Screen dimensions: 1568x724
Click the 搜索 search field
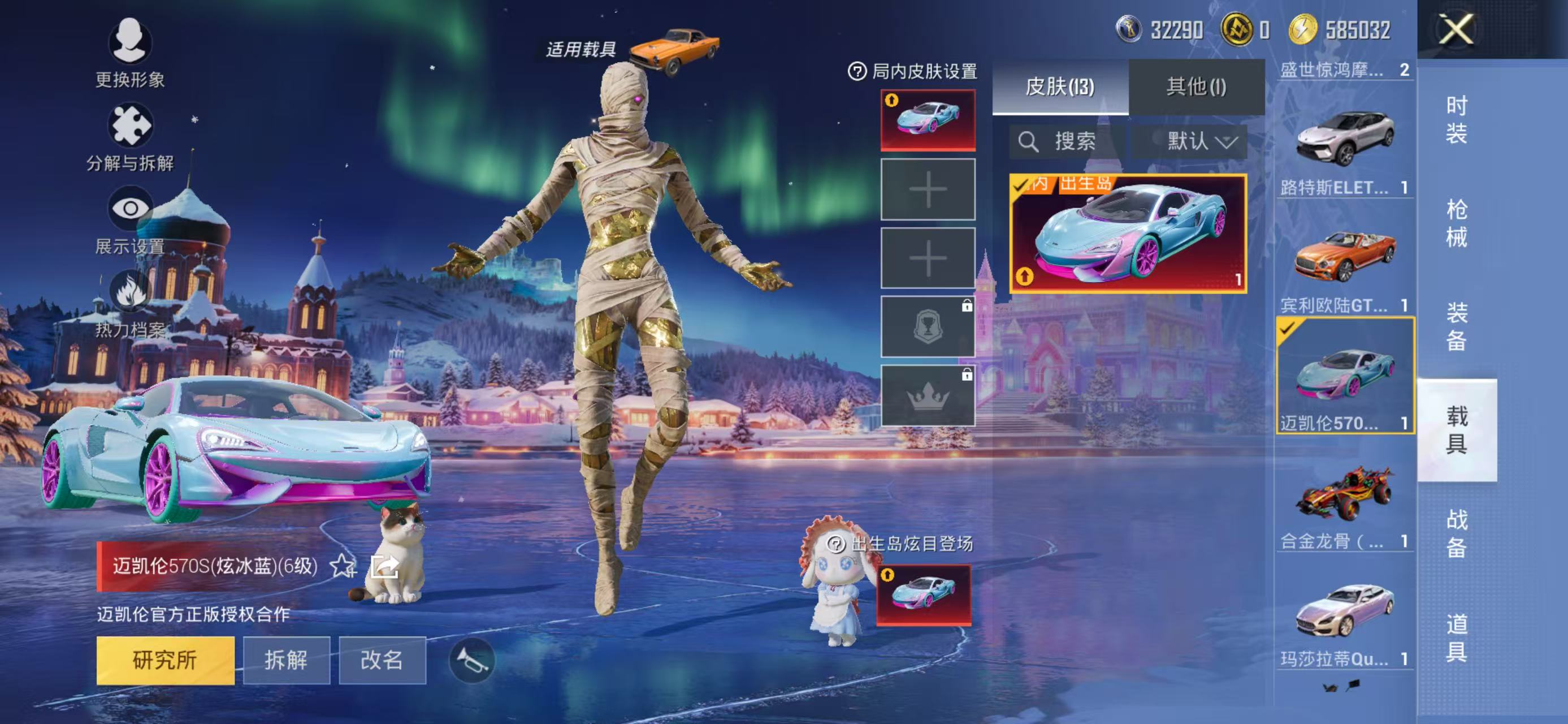tap(1065, 142)
